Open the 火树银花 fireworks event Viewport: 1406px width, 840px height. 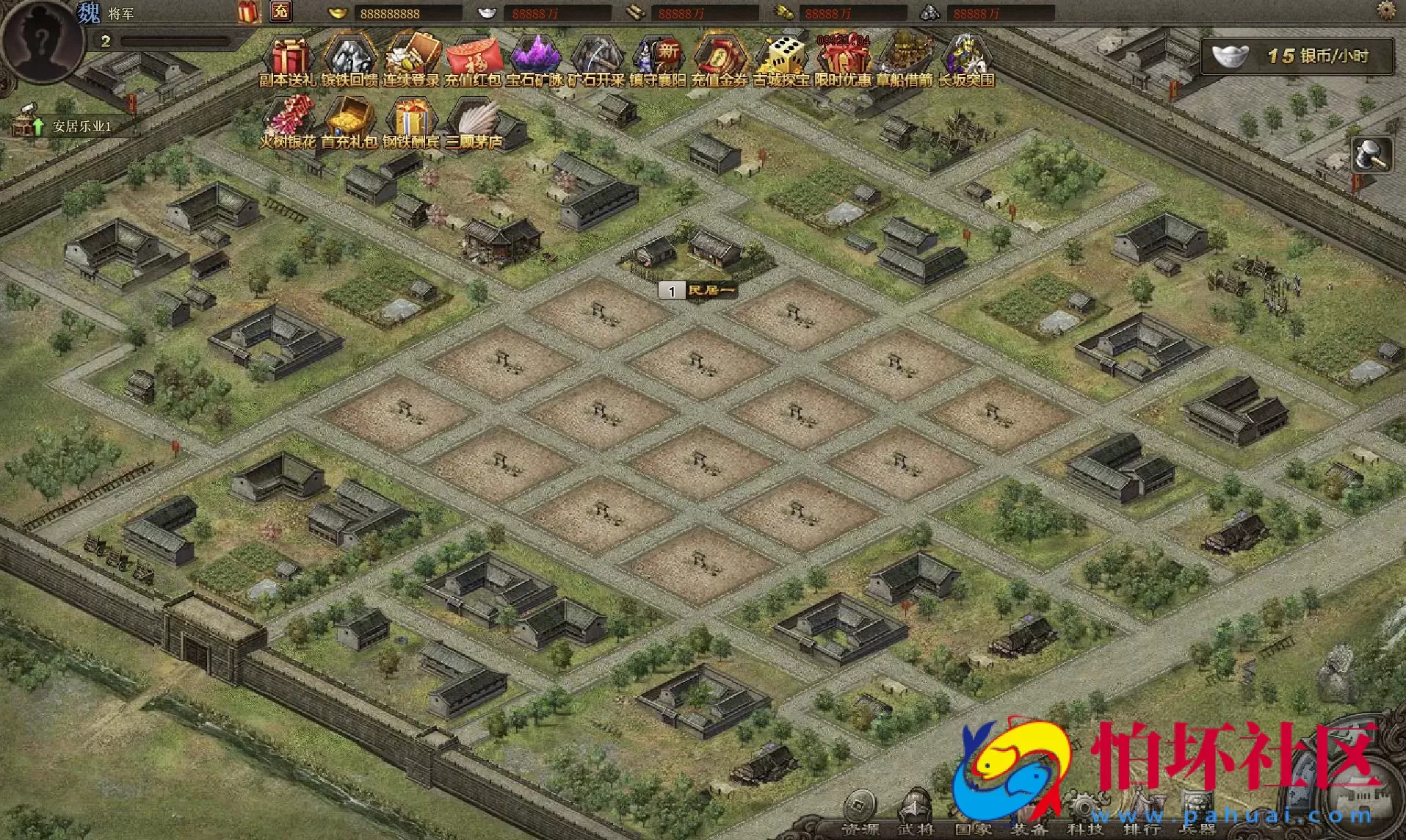pyautogui.click(x=289, y=120)
